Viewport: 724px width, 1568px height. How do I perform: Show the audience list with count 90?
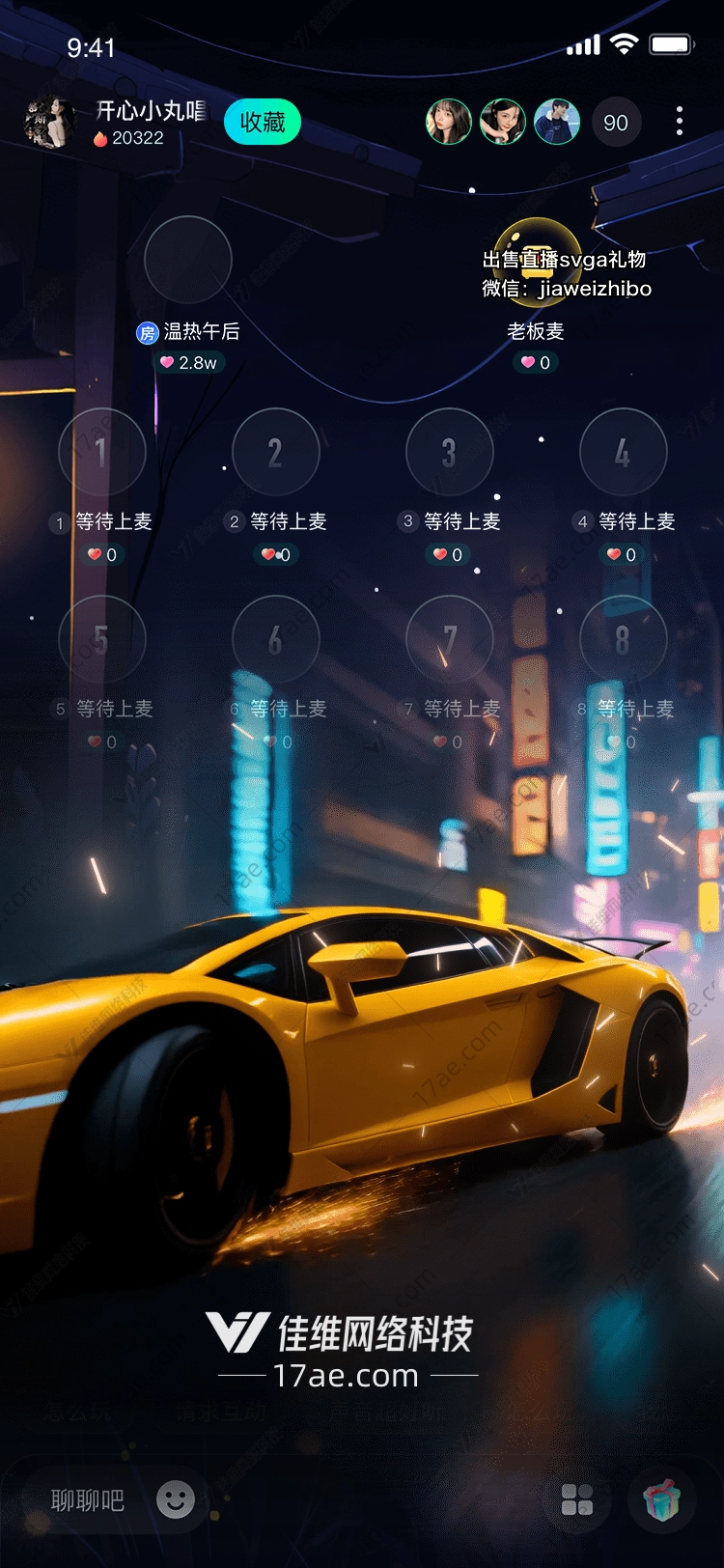616,123
